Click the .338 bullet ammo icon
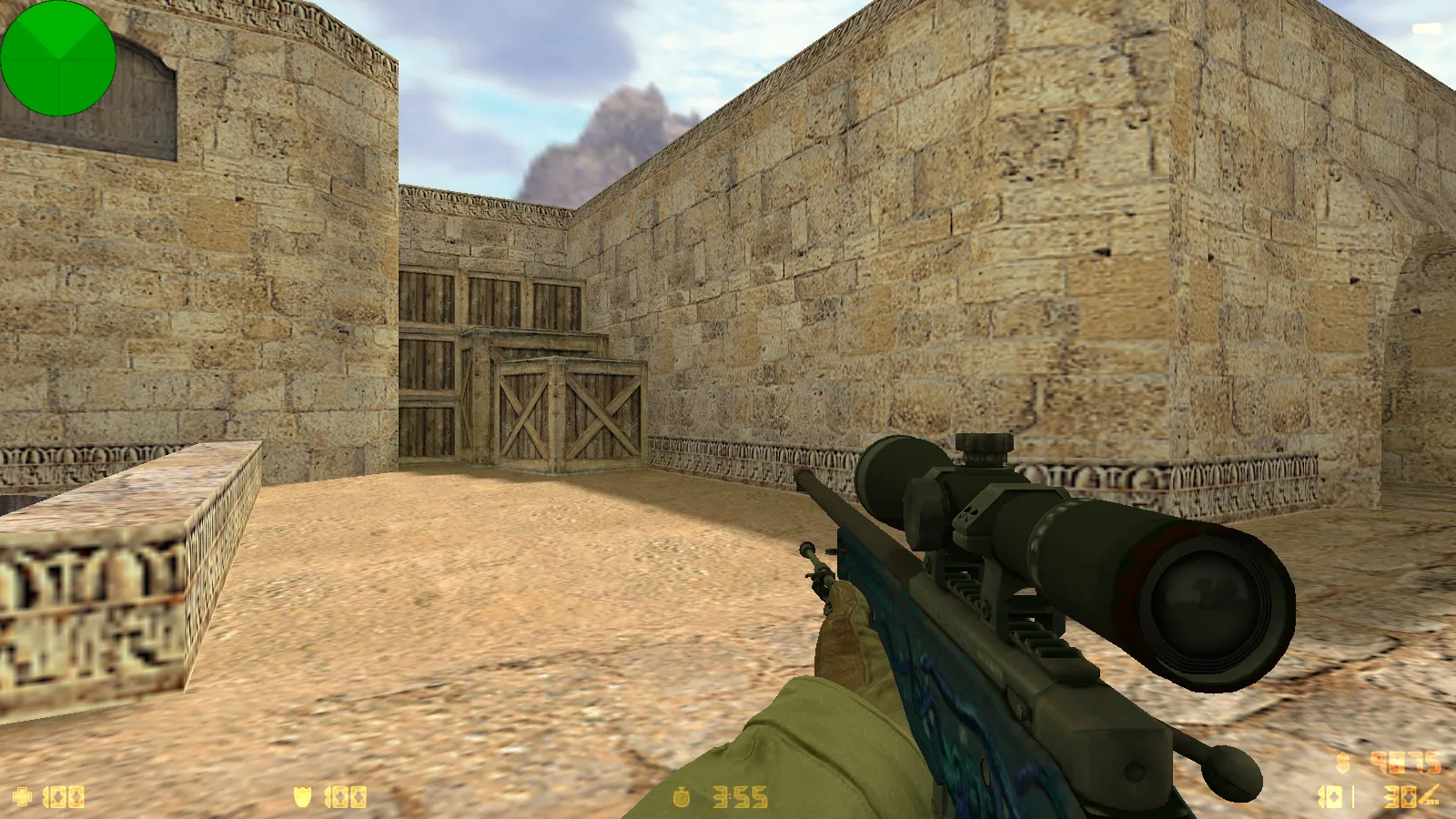The width and height of the screenshot is (1456, 819). (1427, 794)
